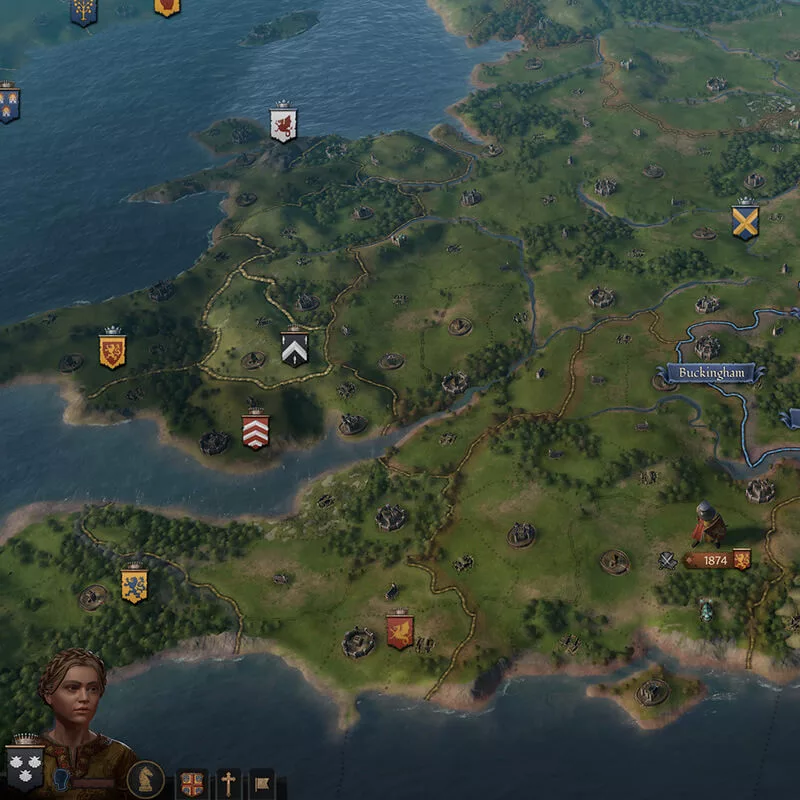Image resolution: width=800 pixels, height=800 pixels.
Task: Select the blue and gold lion shield
Action: point(134,585)
